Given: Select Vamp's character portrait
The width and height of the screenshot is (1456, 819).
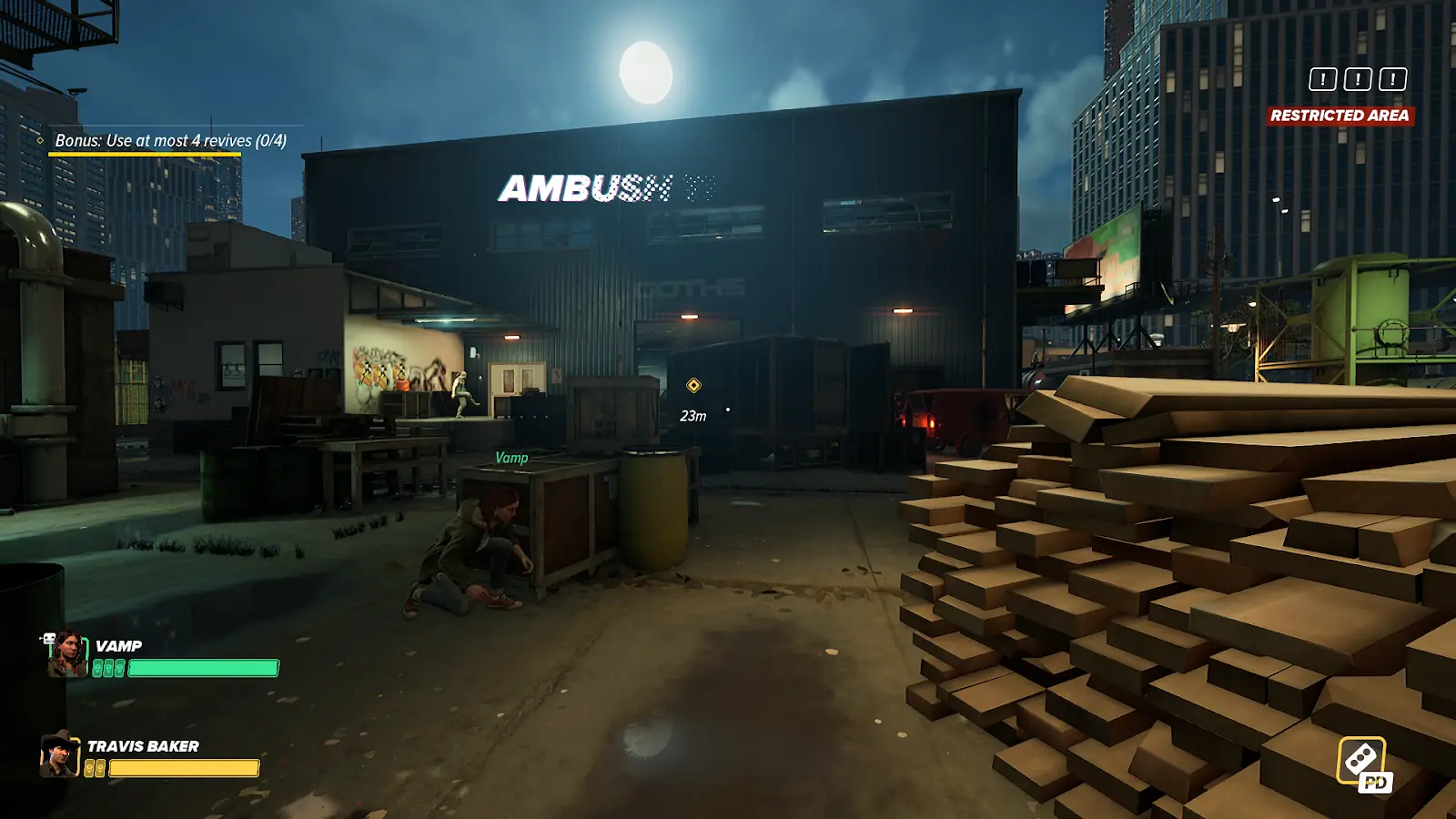Looking at the screenshot, I should click(66, 655).
